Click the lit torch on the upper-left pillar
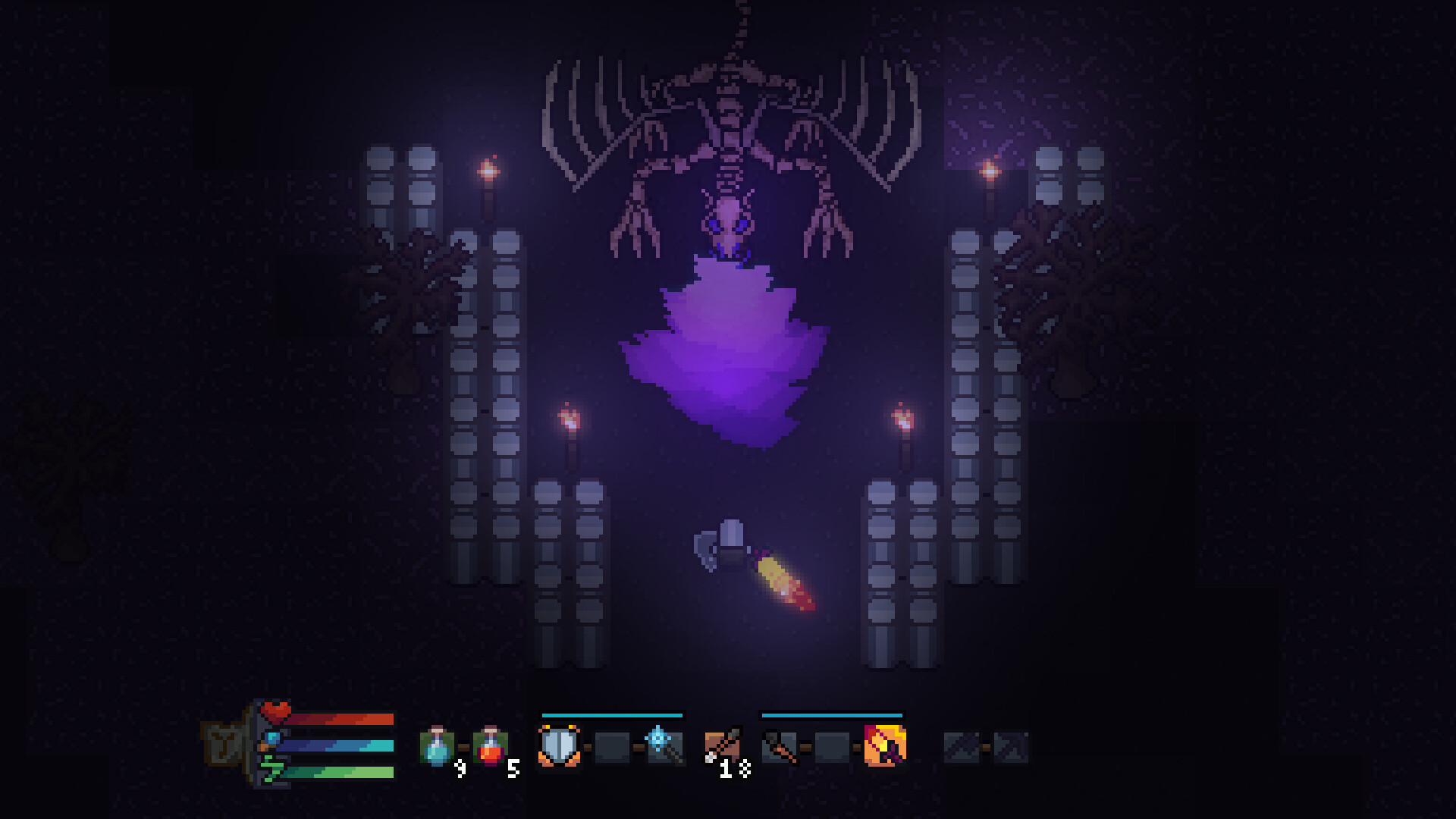1456x819 pixels. [x=488, y=171]
